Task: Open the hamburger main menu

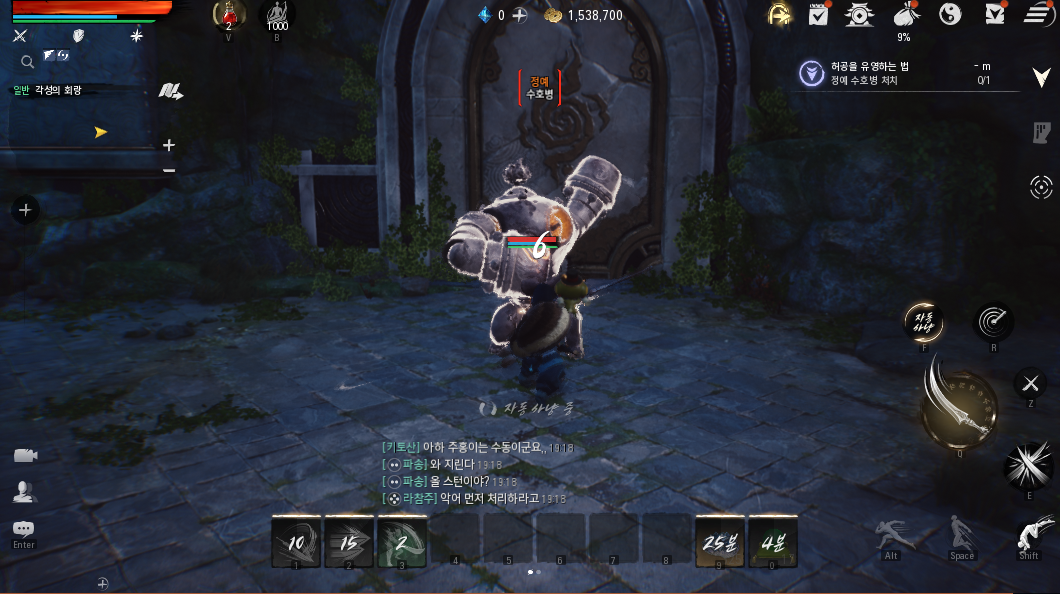Action: click(1036, 14)
